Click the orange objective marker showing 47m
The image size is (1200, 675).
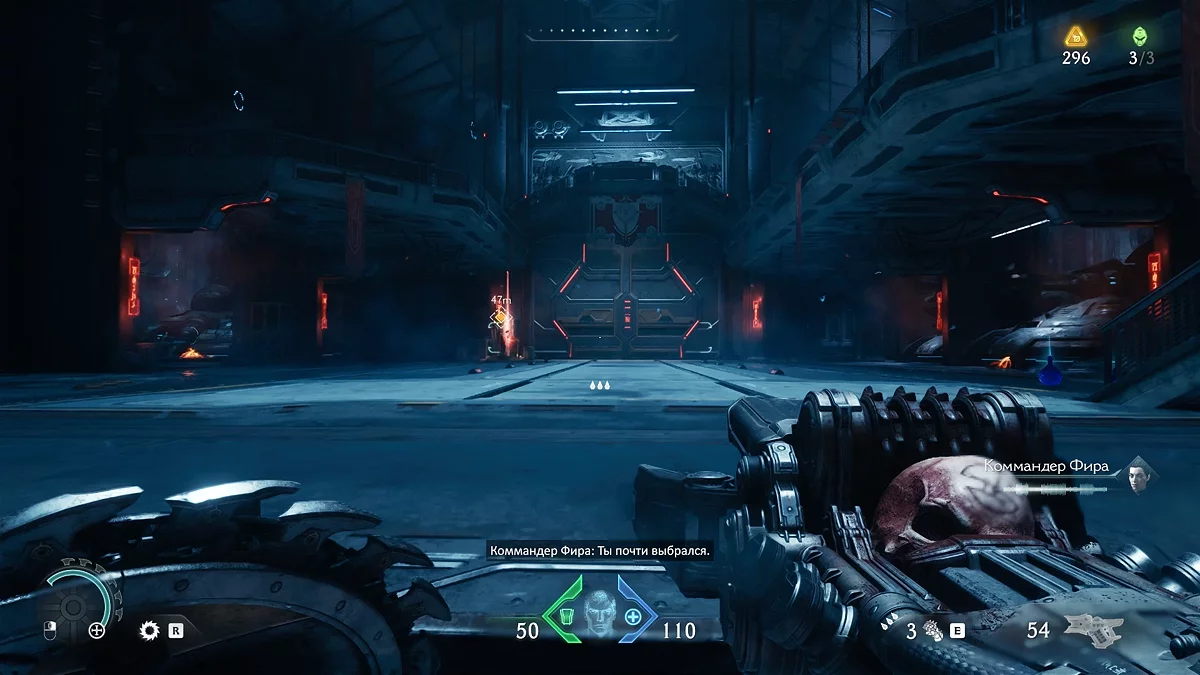click(x=500, y=318)
